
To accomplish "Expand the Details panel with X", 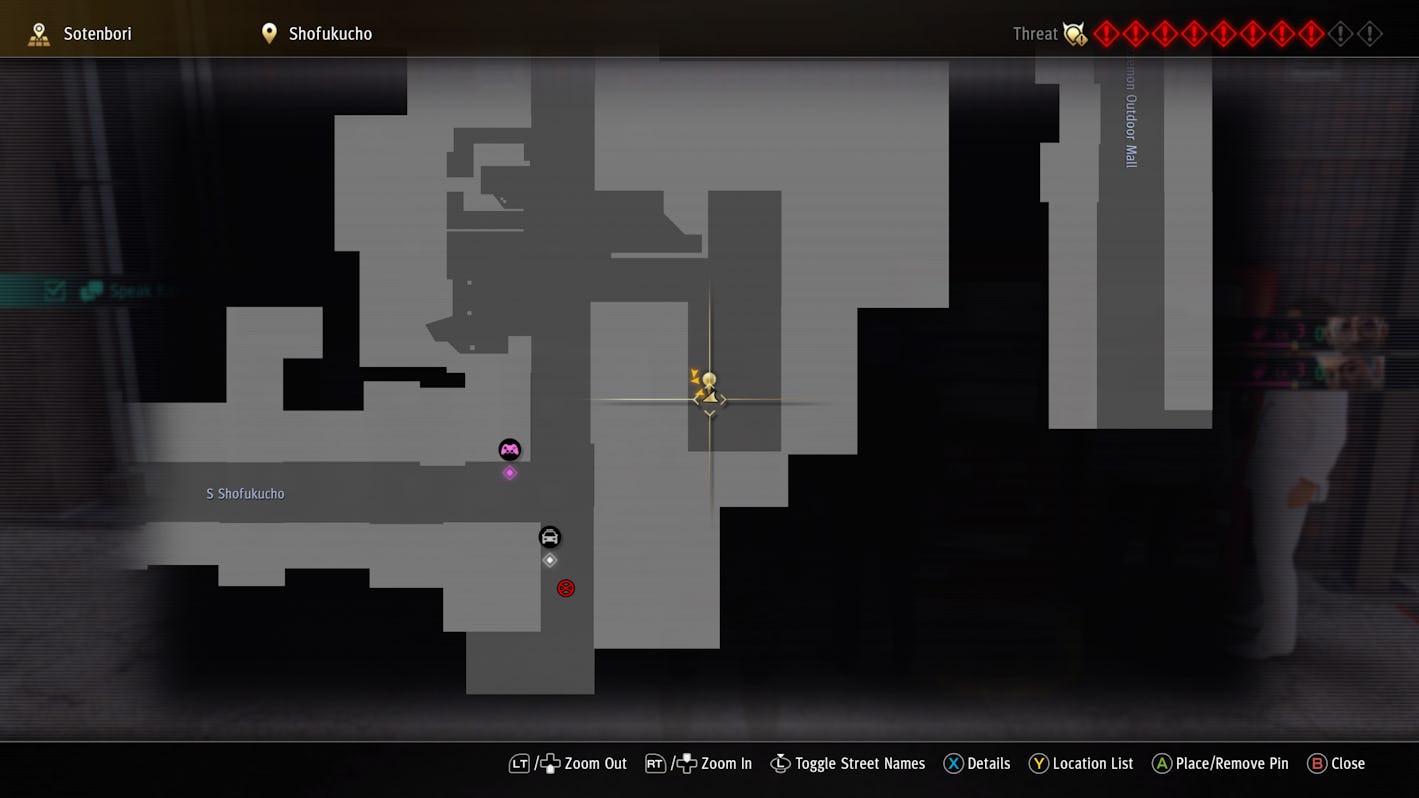I will pyautogui.click(x=953, y=763).
